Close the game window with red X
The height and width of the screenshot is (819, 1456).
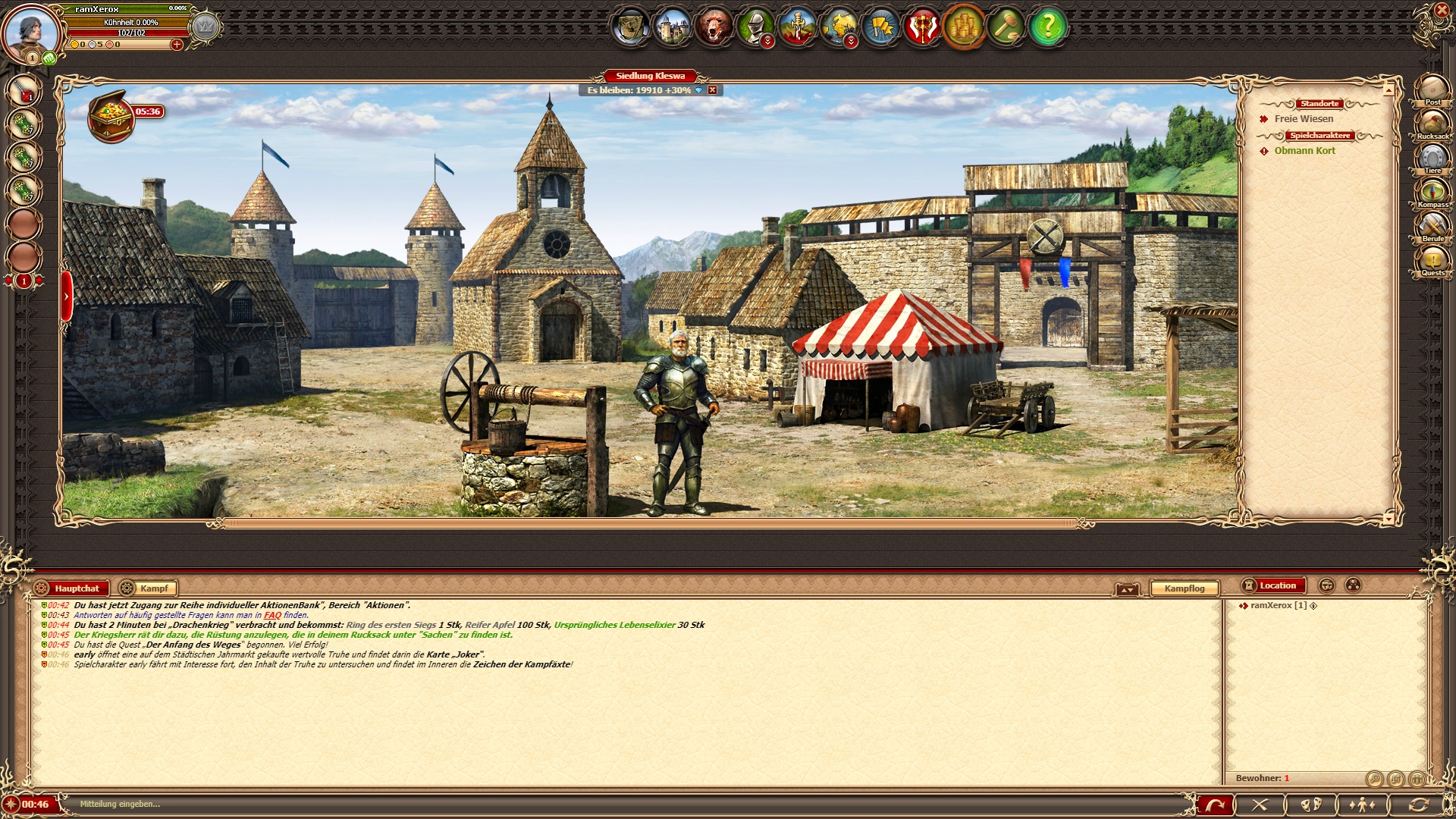1442,11
